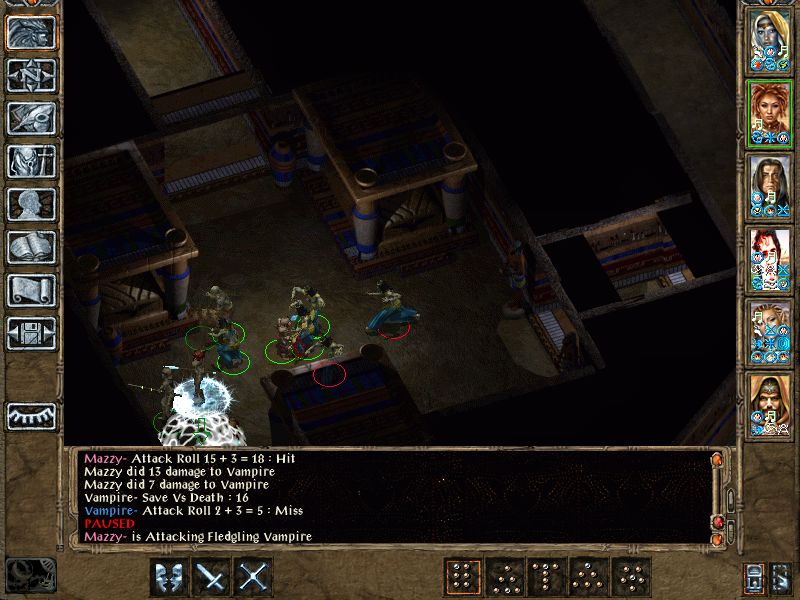Pick the white-haired red-tattooed portrait
The width and height of the screenshot is (800, 600).
(x=770, y=257)
